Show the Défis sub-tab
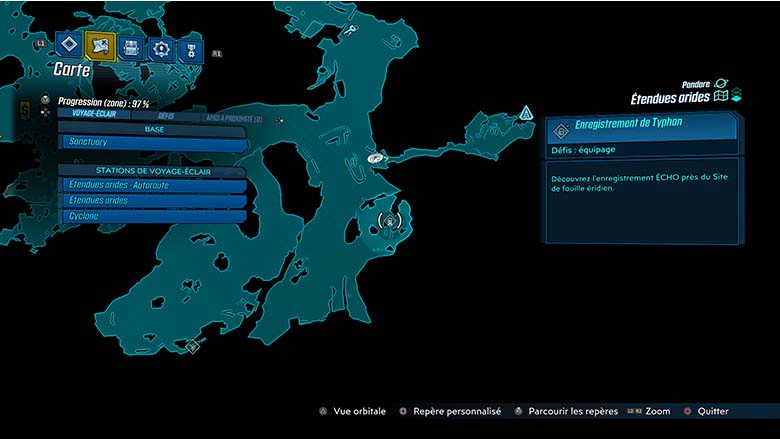The image size is (780, 439). pyautogui.click(x=166, y=115)
